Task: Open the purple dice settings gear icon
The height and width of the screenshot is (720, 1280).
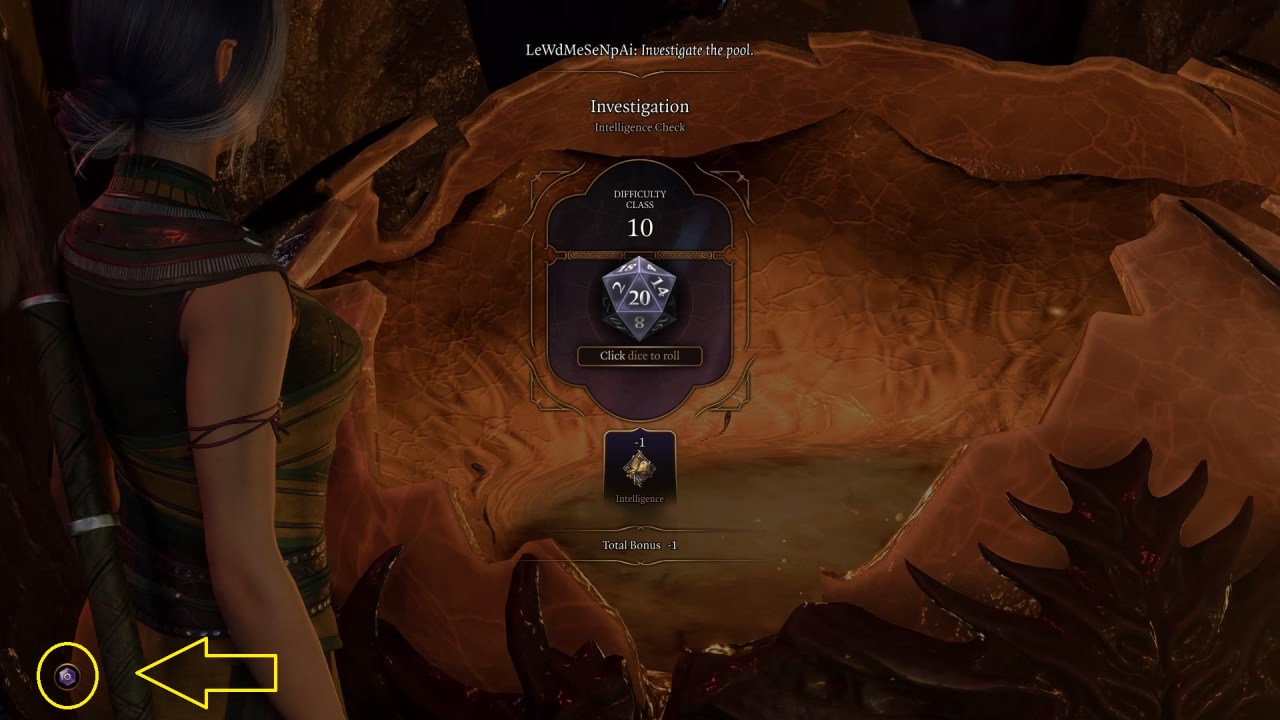Action: pyautogui.click(x=67, y=677)
